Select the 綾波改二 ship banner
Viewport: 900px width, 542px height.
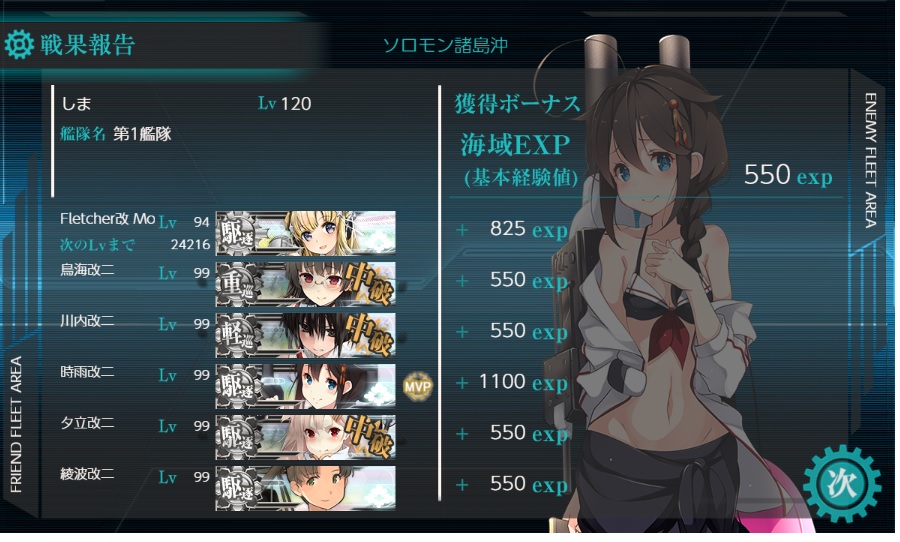305,487
